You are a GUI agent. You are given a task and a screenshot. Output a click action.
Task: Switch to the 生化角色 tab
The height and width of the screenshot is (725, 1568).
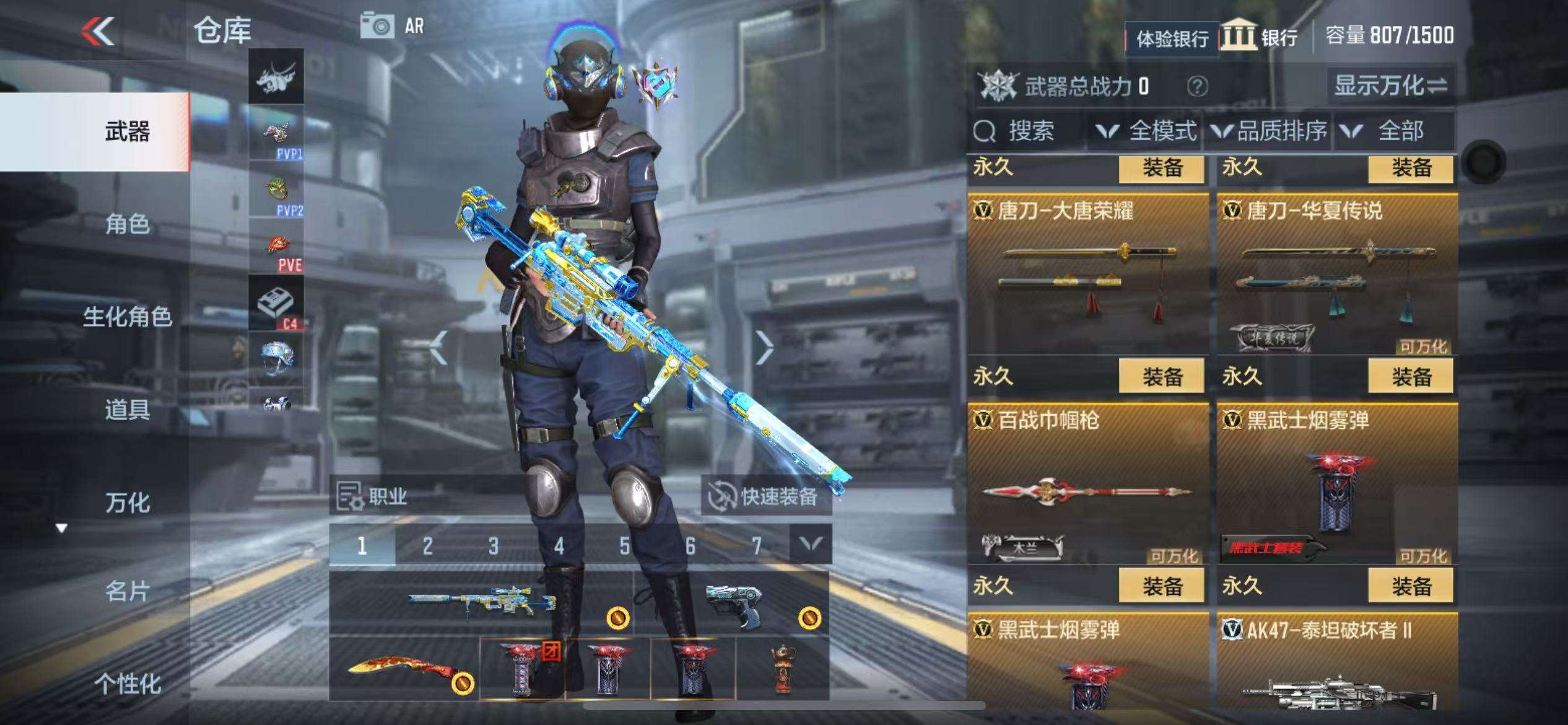[127, 317]
